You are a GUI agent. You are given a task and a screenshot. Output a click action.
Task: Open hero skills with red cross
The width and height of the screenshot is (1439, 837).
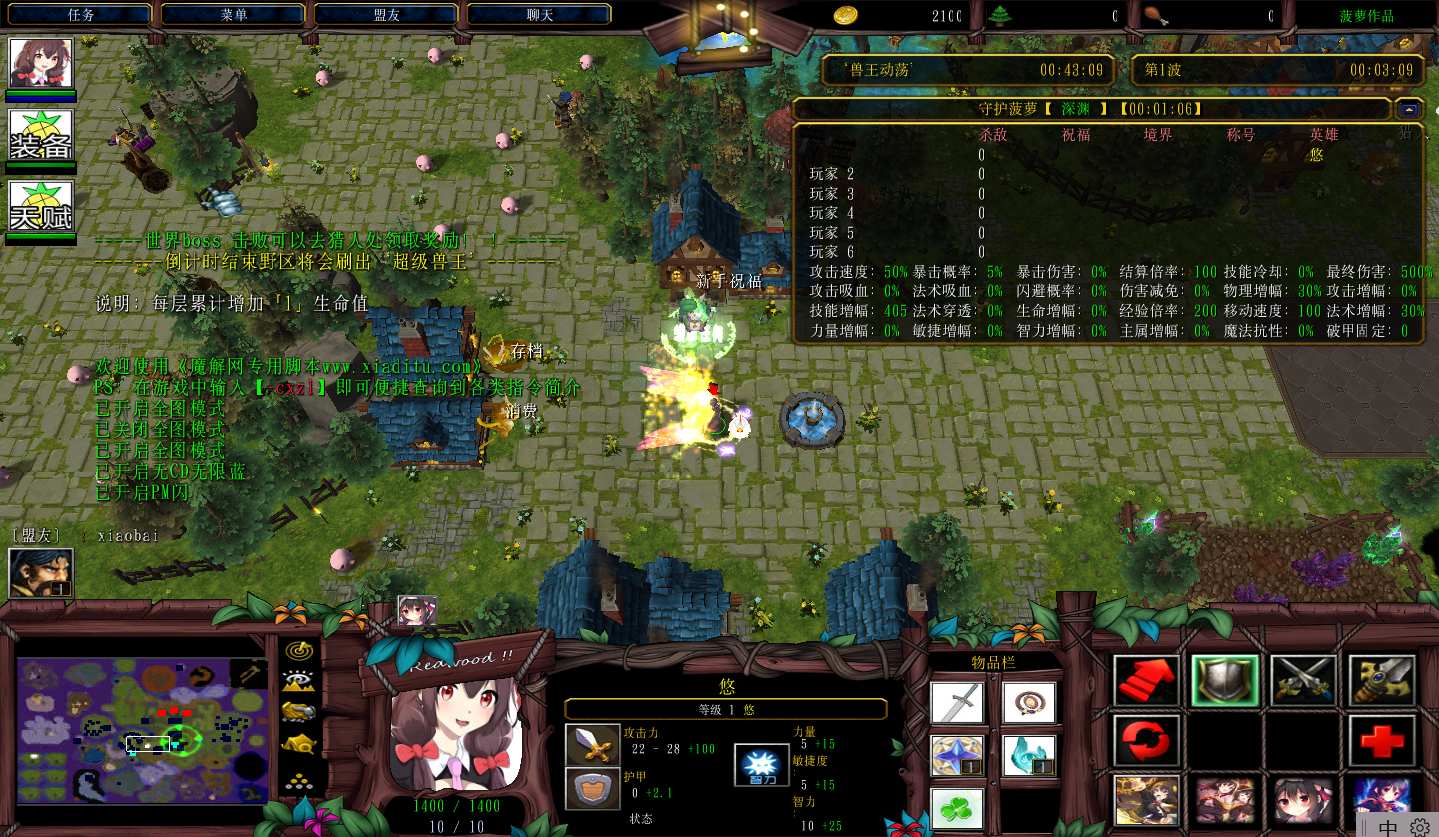(x=1382, y=741)
